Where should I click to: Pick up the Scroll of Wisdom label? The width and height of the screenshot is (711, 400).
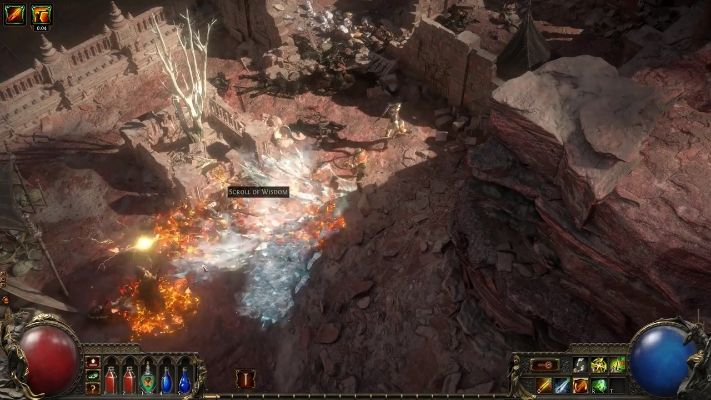(257, 191)
